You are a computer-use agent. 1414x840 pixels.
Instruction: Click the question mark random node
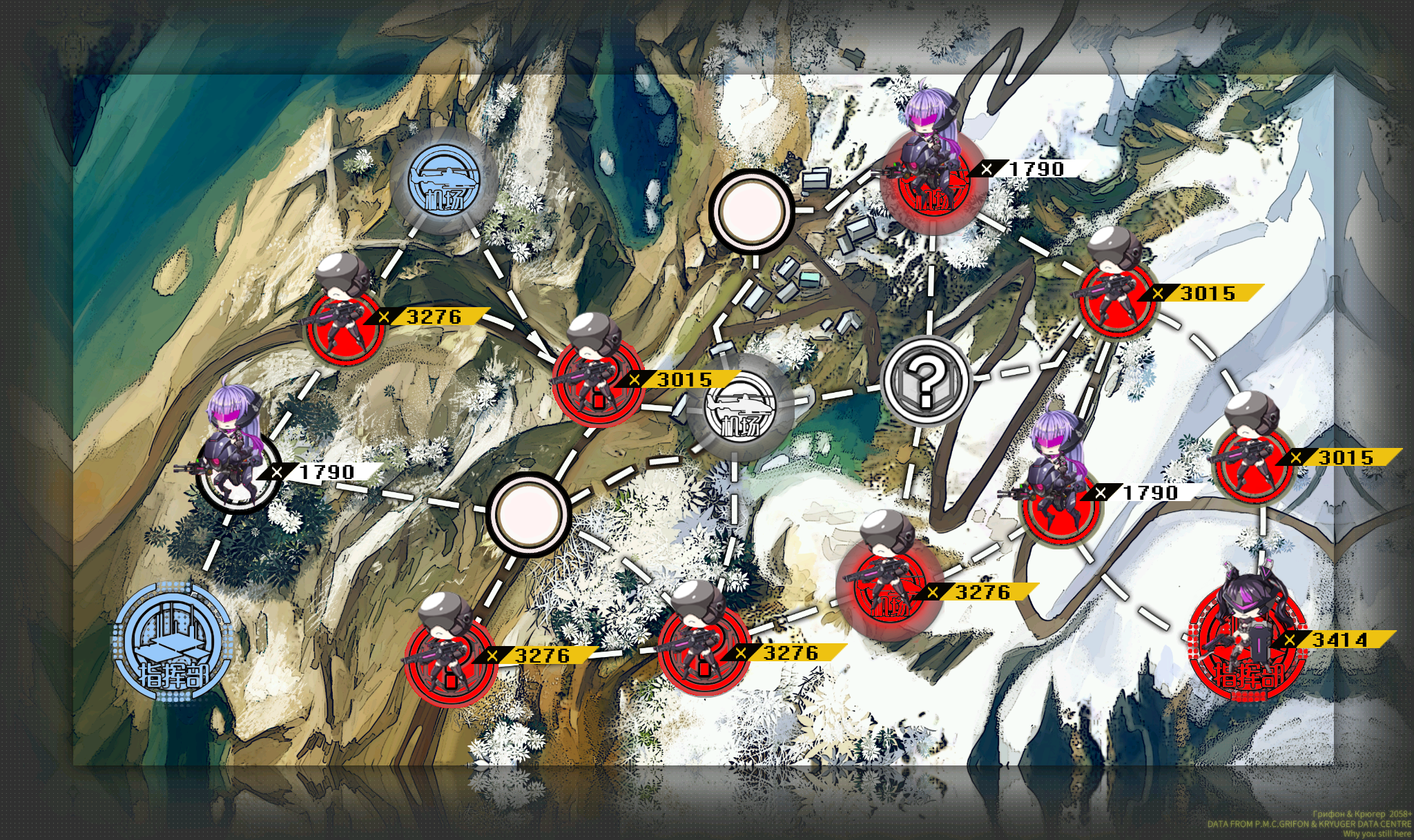pos(927,380)
